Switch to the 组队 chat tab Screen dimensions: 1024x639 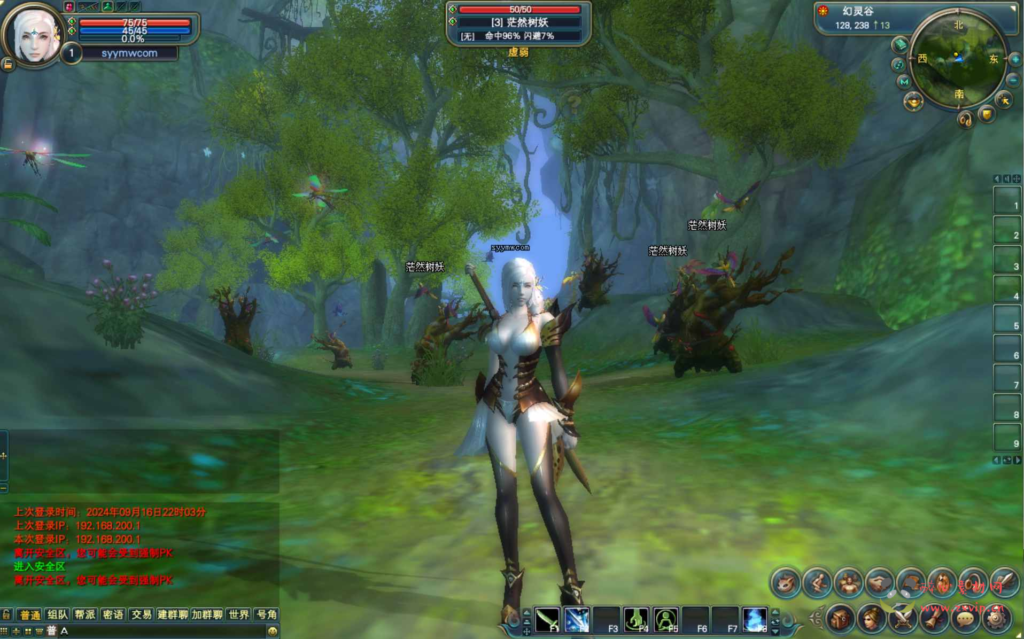57,614
